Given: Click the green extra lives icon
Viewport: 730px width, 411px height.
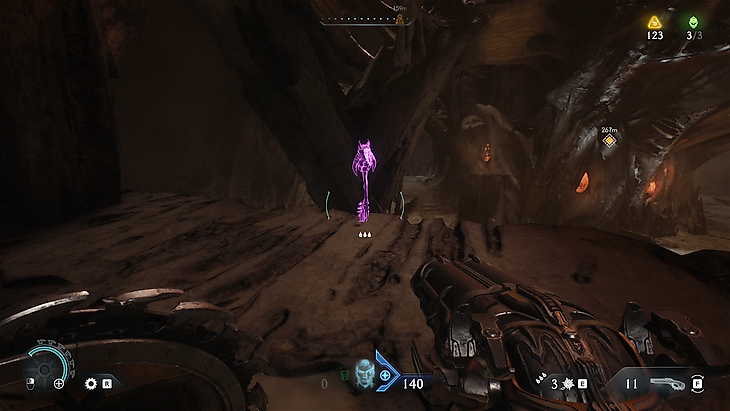Looking at the screenshot, I should 693,21.
